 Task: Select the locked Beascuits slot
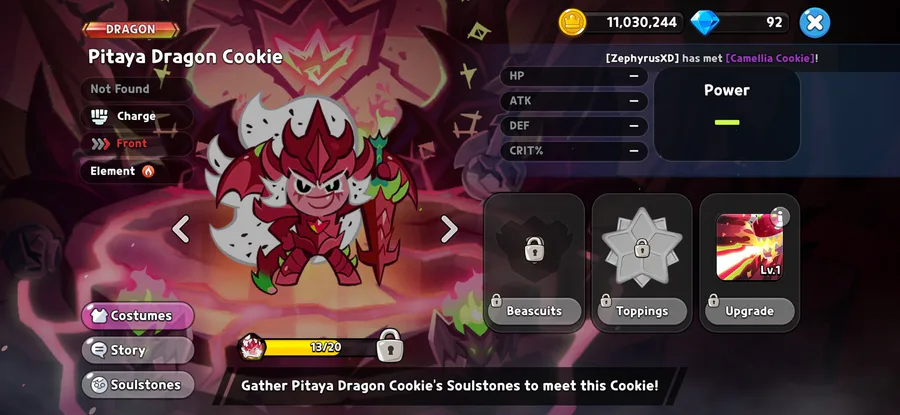[x=534, y=261]
